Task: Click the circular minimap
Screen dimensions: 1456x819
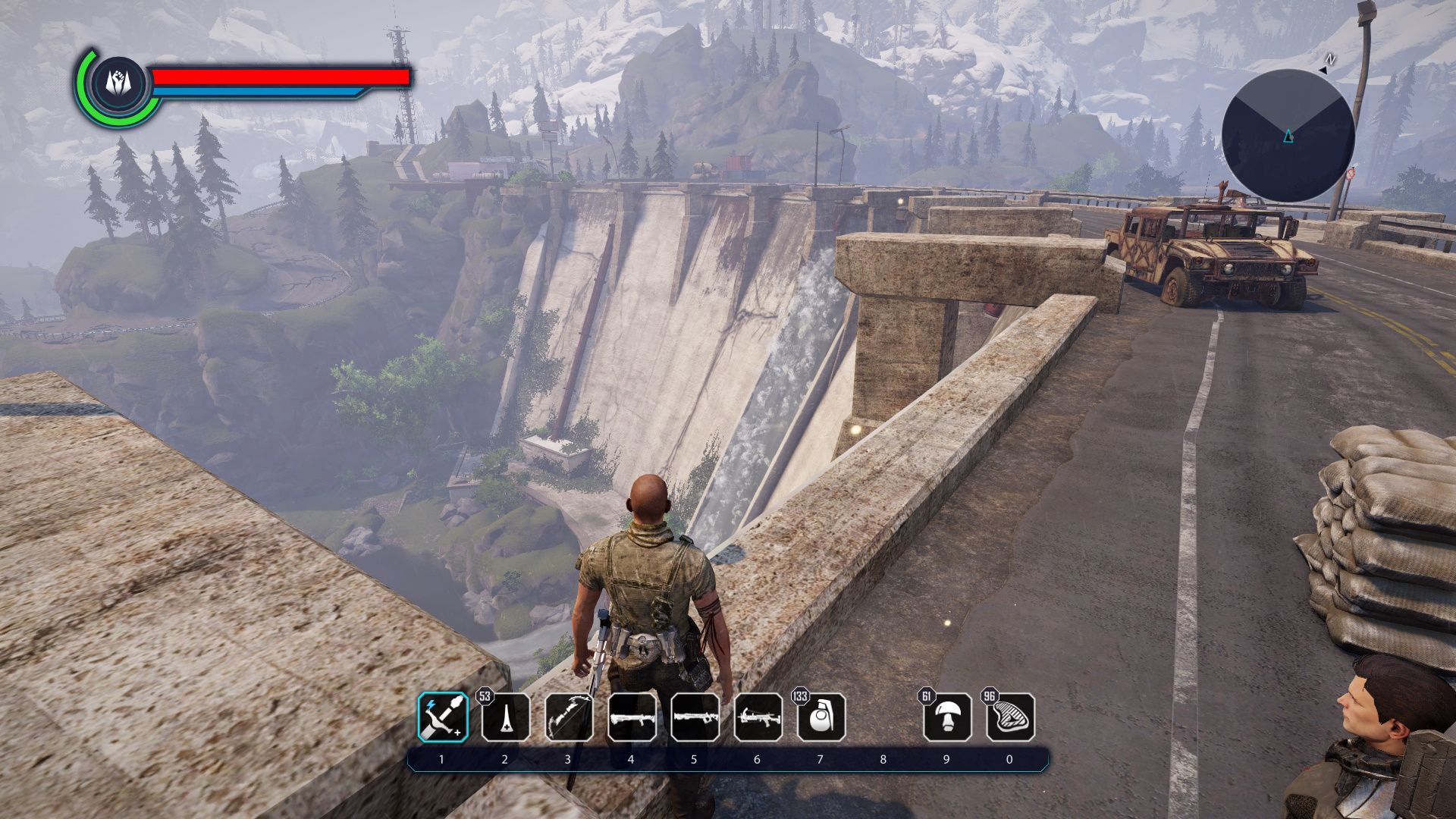Action: [x=1288, y=136]
